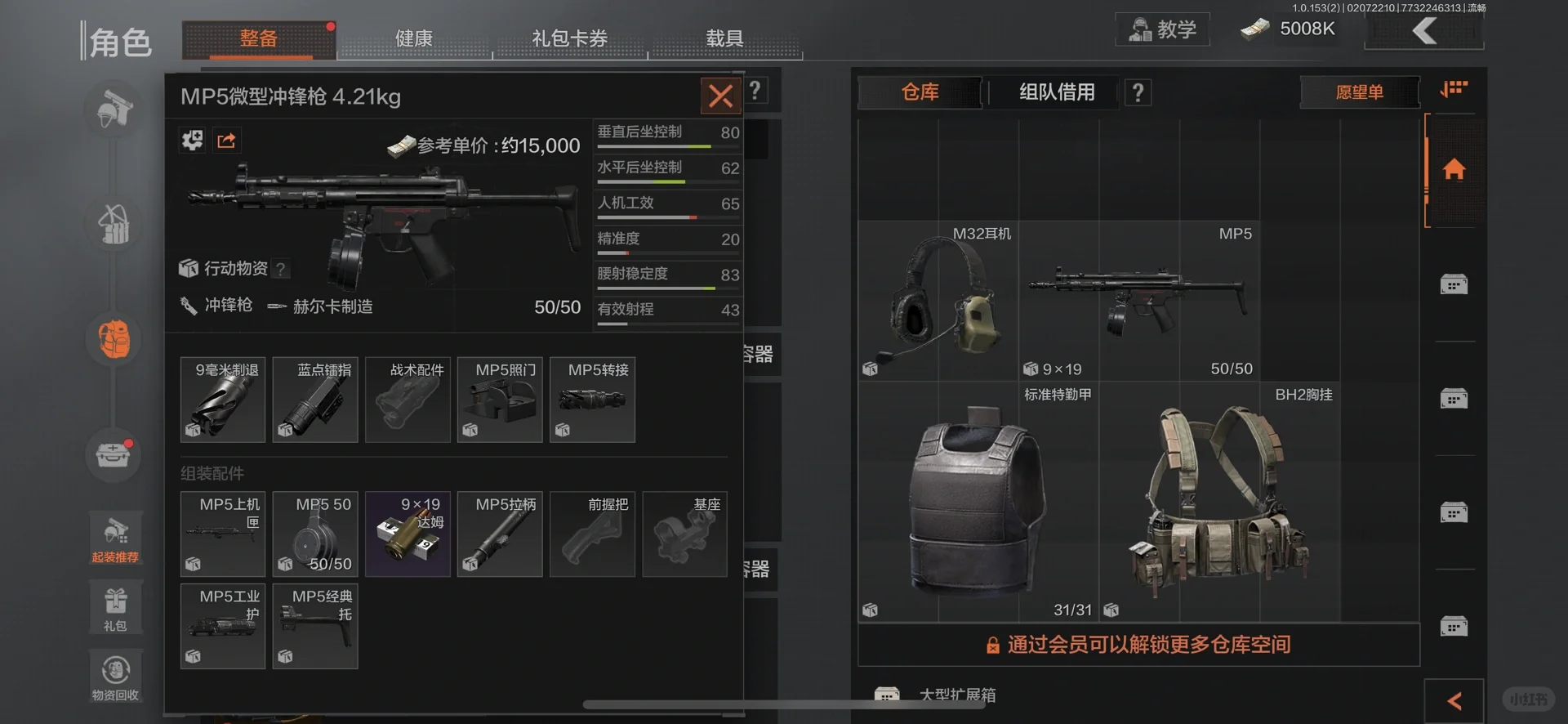Screen dimensions: 1568x724
Task: Switch to the 健康 tab
Action: (414, 39)
